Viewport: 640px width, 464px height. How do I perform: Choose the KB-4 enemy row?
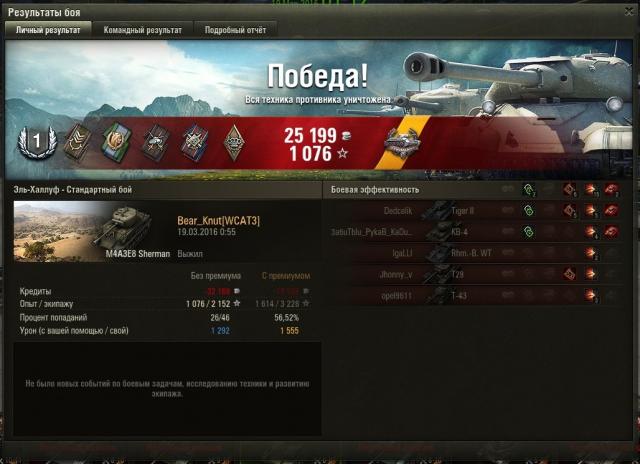pyautogui.click(x=480, y=233)
